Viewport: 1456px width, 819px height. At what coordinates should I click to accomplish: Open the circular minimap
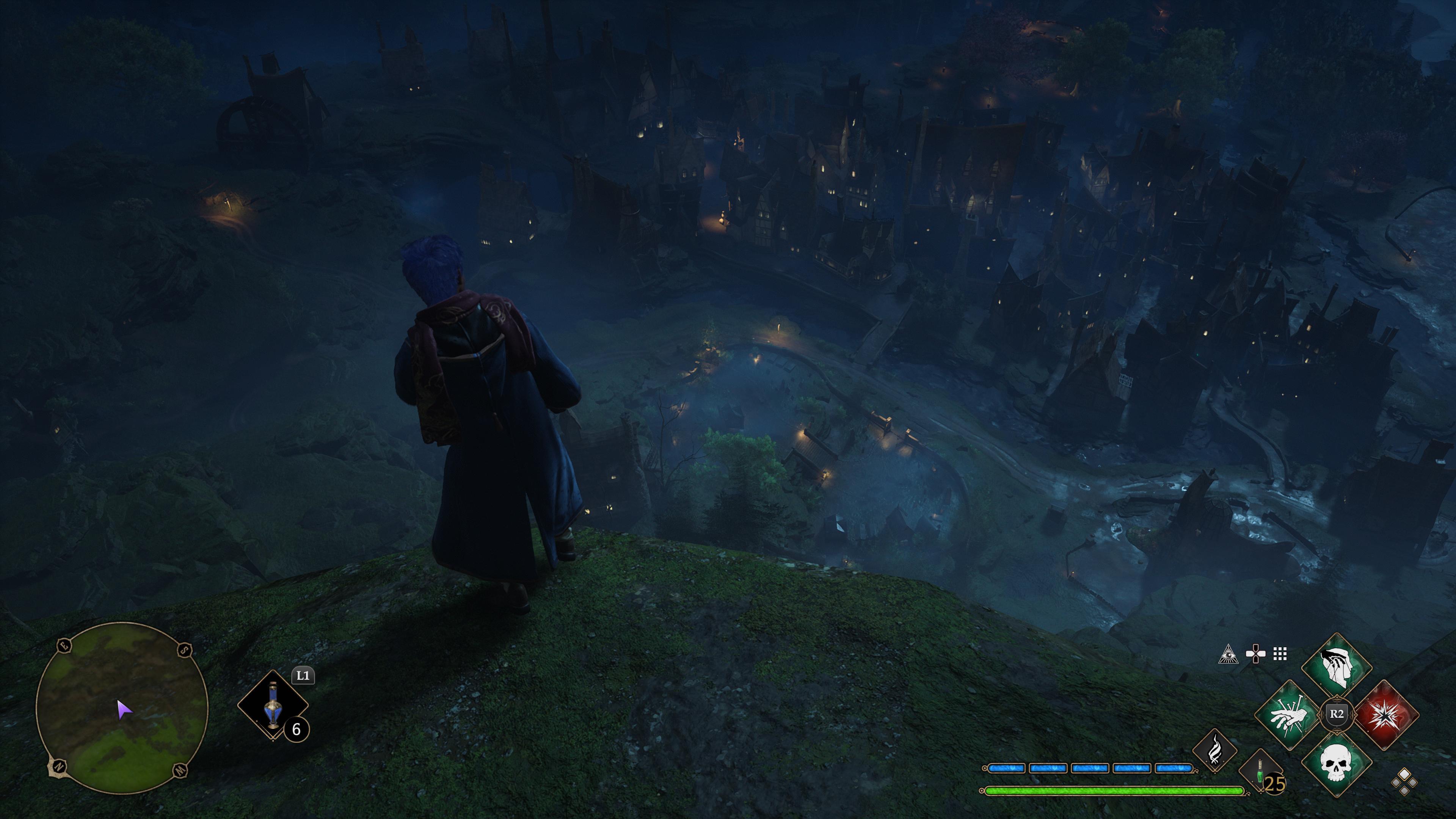click(x=121, y=707)
